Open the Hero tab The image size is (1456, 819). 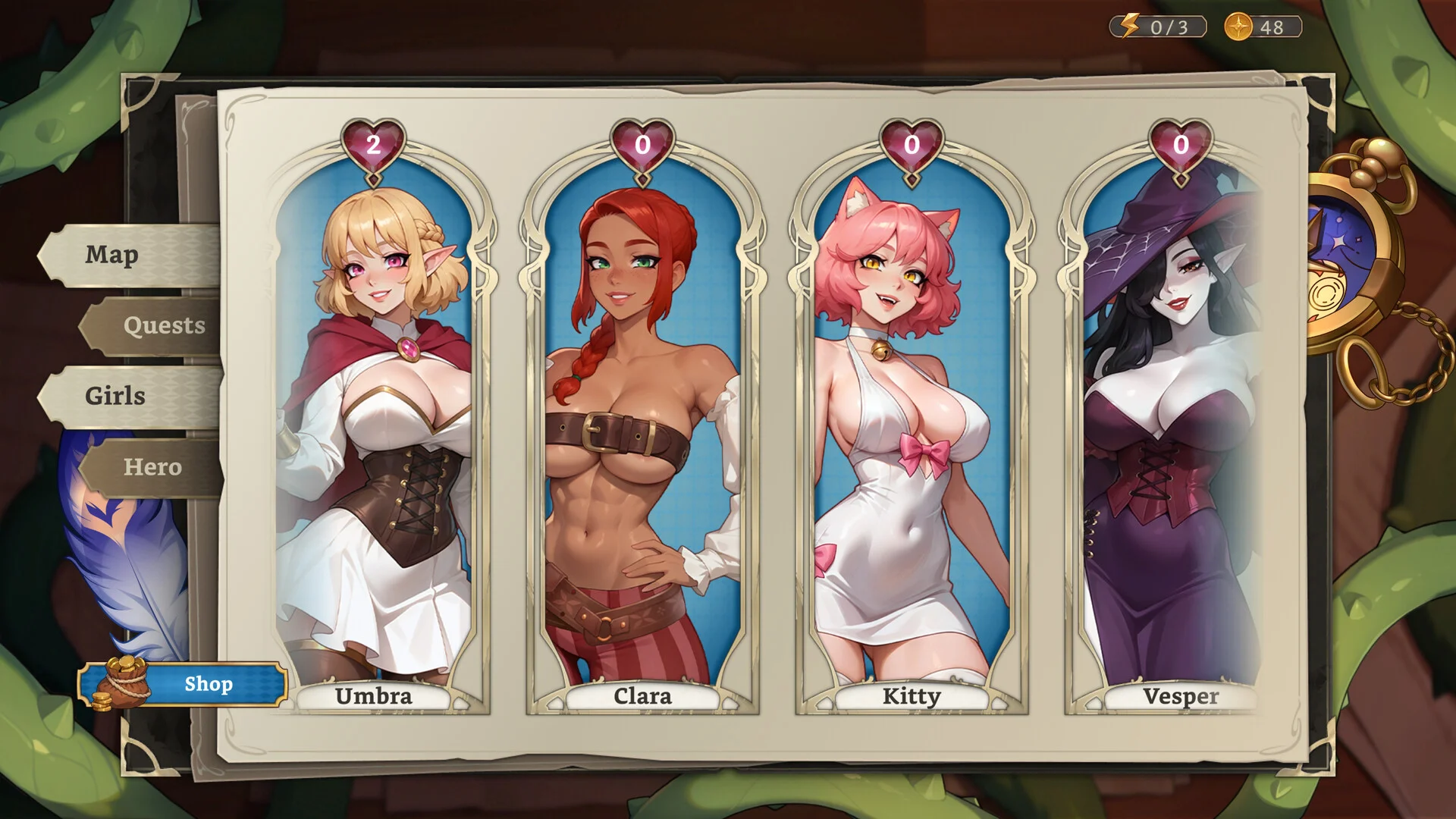point(152,467)
